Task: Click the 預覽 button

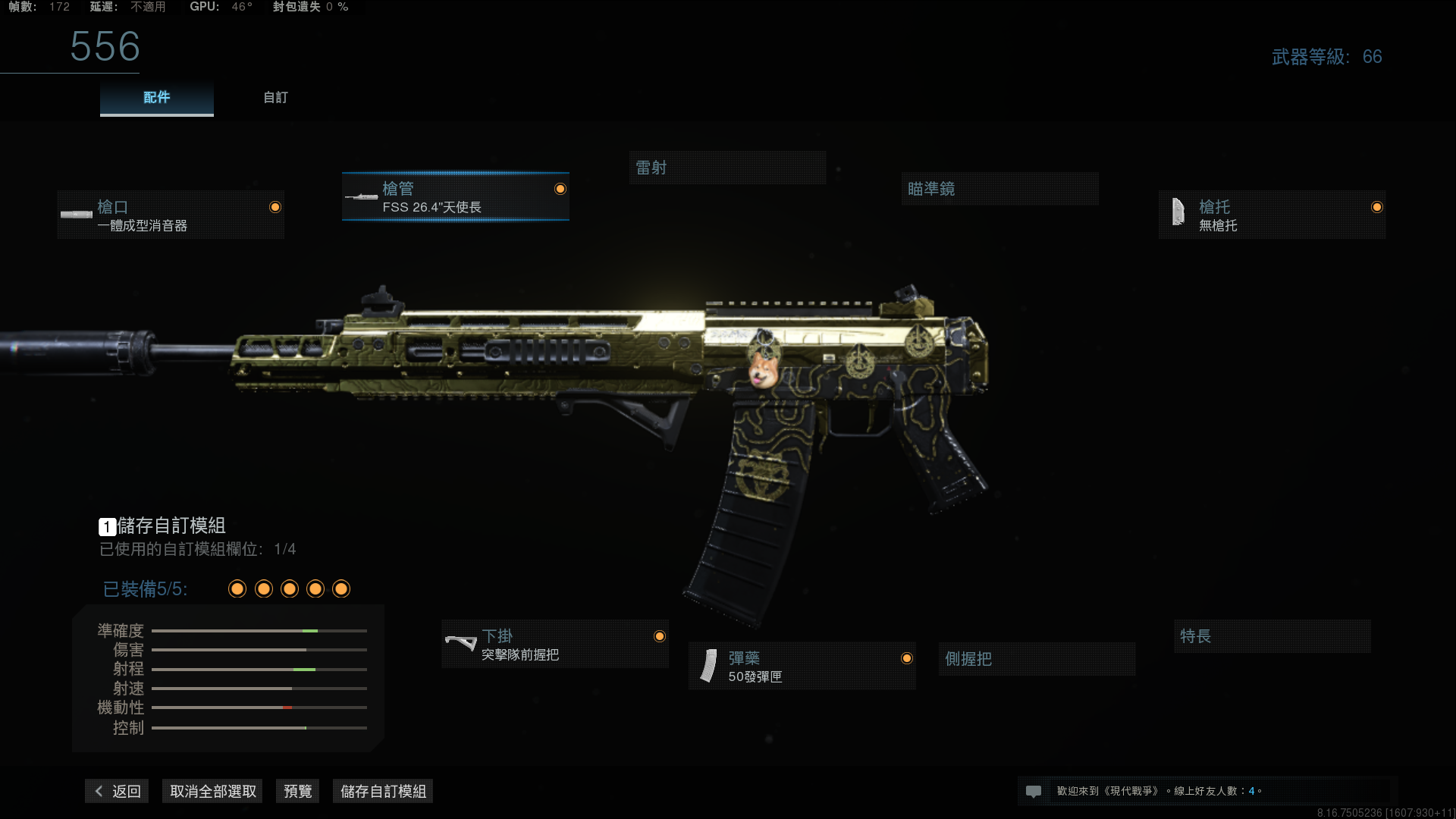Action: coord(297,791)
